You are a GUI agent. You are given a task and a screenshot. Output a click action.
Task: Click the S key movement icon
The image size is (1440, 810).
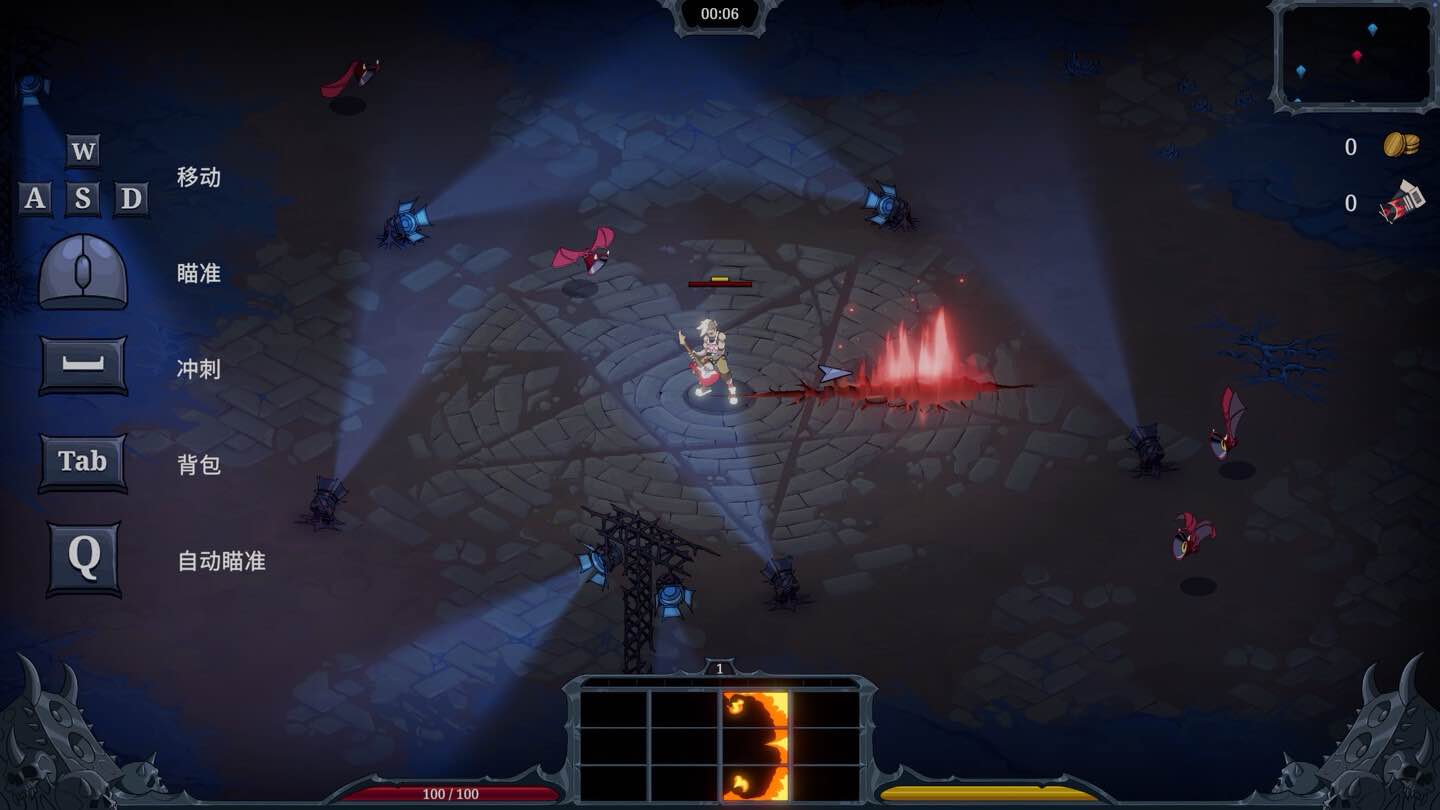click(85, 199)
